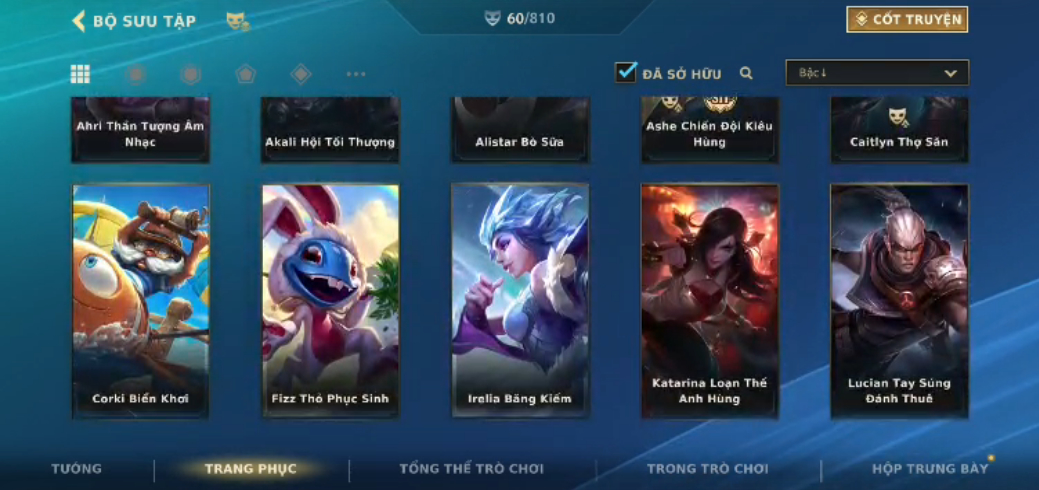Switch to the Tổng Thể Trò Chơi tab

(471, 468)
